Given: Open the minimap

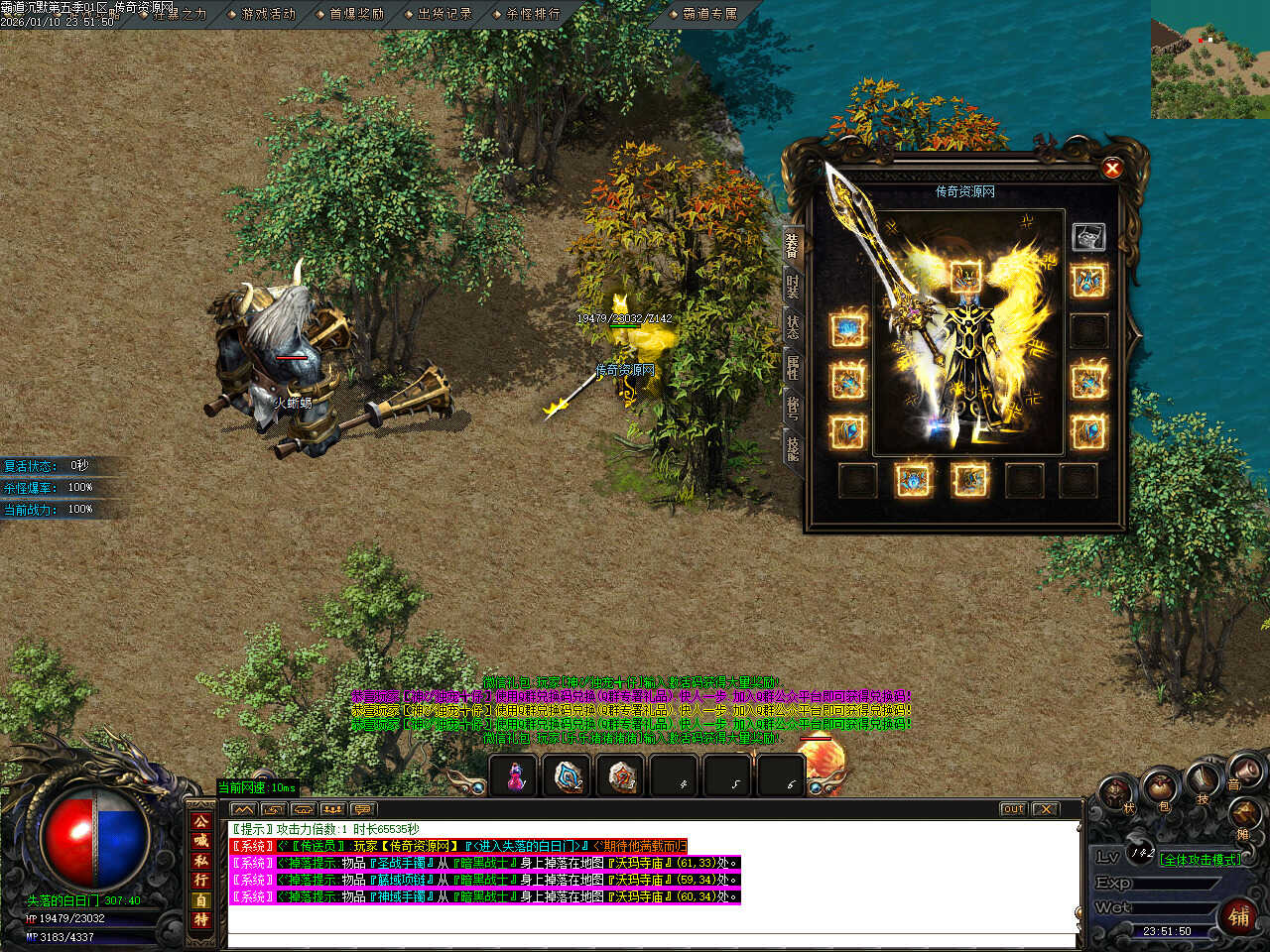Looking at the screenshot, I should coord(1209,59).
